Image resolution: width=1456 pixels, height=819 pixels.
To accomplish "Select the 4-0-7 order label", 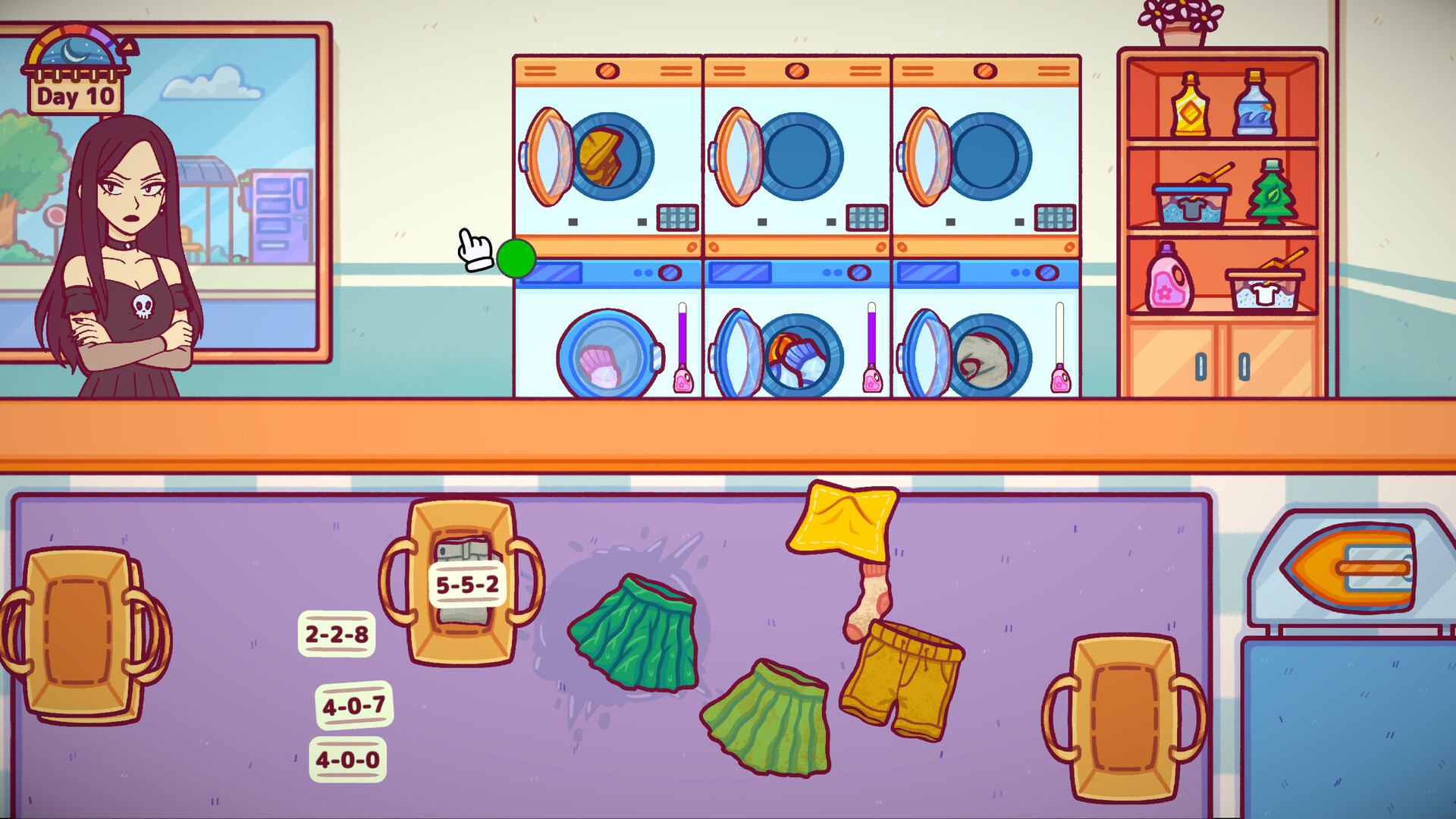I will [354, 705].
